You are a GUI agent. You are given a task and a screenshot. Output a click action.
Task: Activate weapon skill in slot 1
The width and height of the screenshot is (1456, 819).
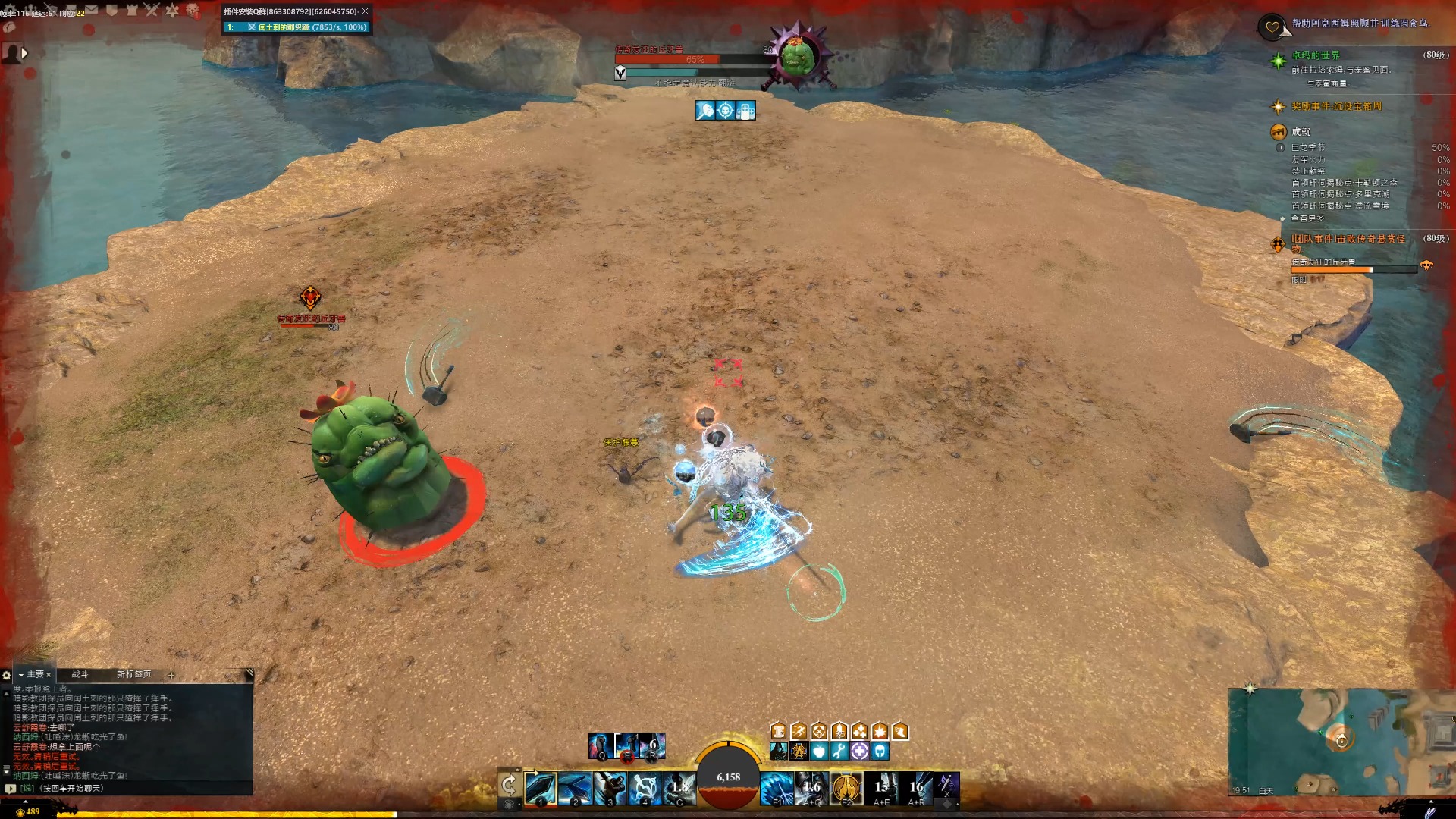coord(541,789)
